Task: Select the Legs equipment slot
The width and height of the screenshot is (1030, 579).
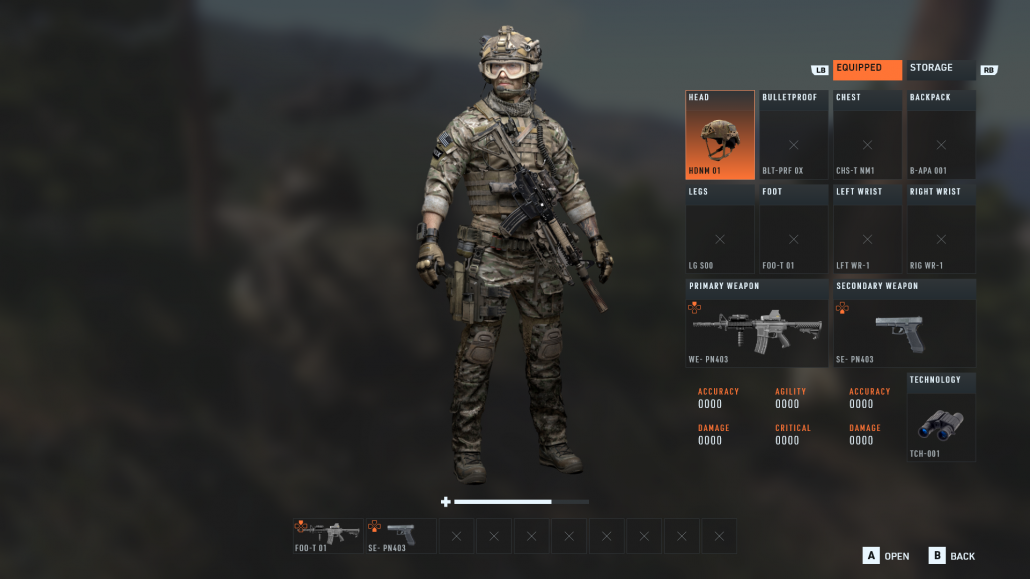Action: [720, 229]
